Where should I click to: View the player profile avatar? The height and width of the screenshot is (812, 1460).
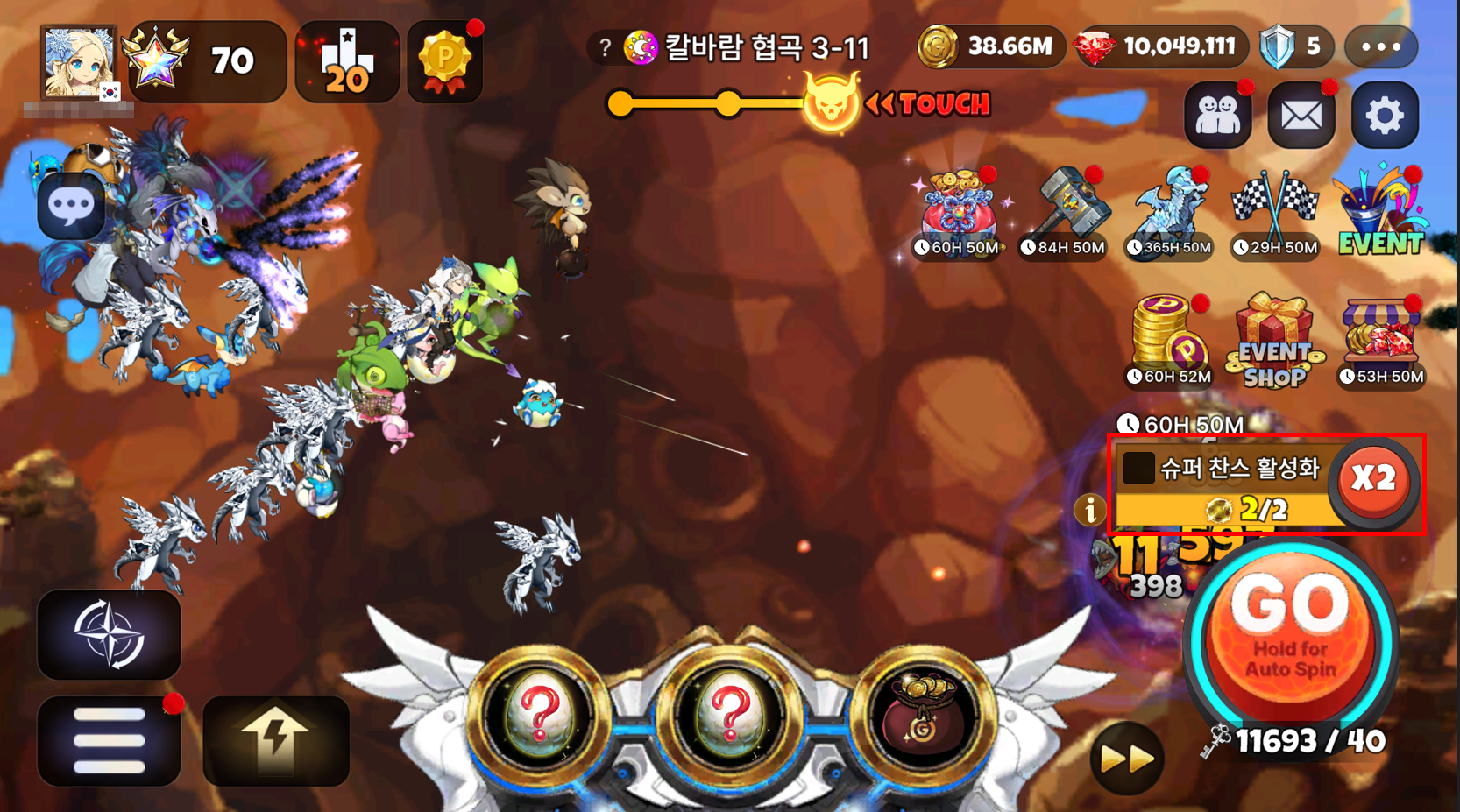(x=79, y=63)
